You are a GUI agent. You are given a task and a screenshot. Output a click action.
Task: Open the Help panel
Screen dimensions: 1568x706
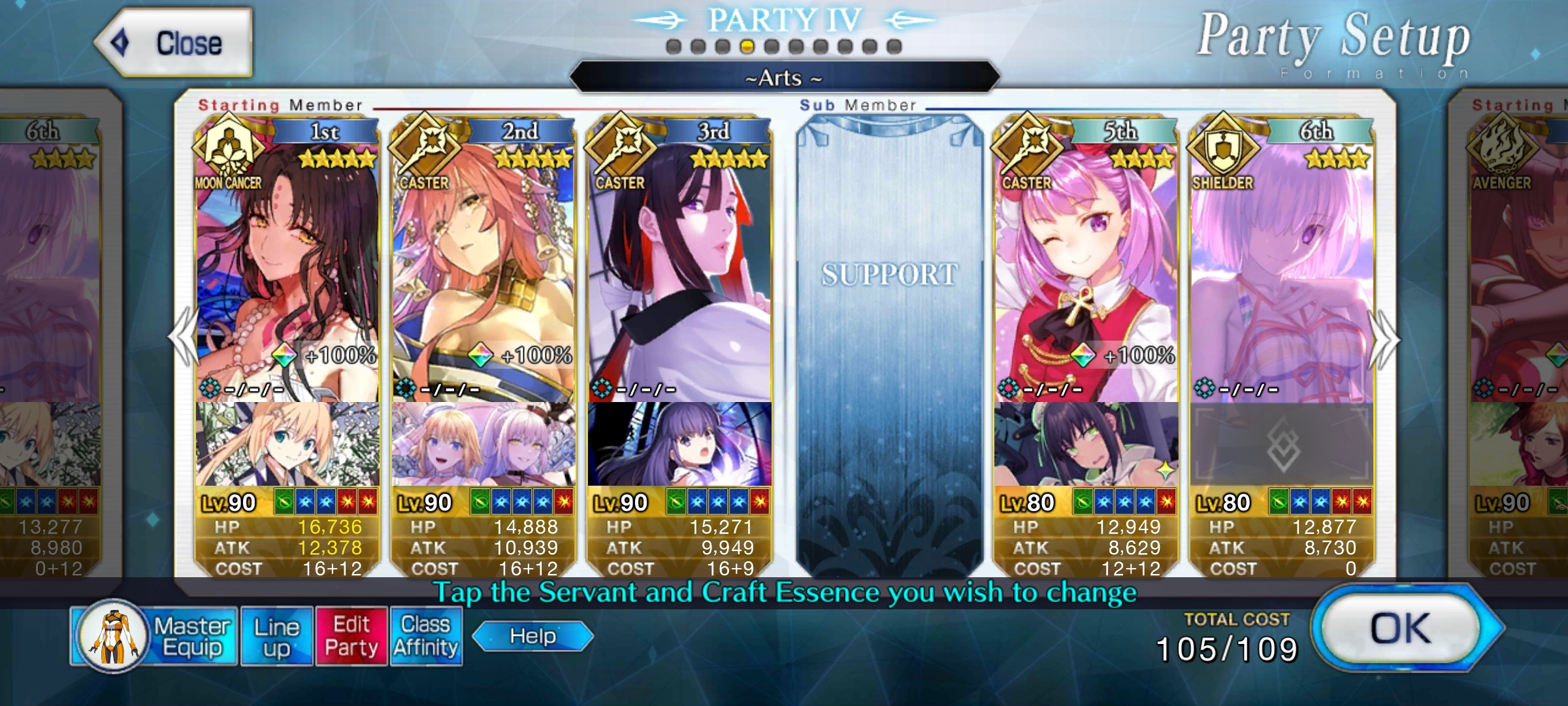point(532,636)
